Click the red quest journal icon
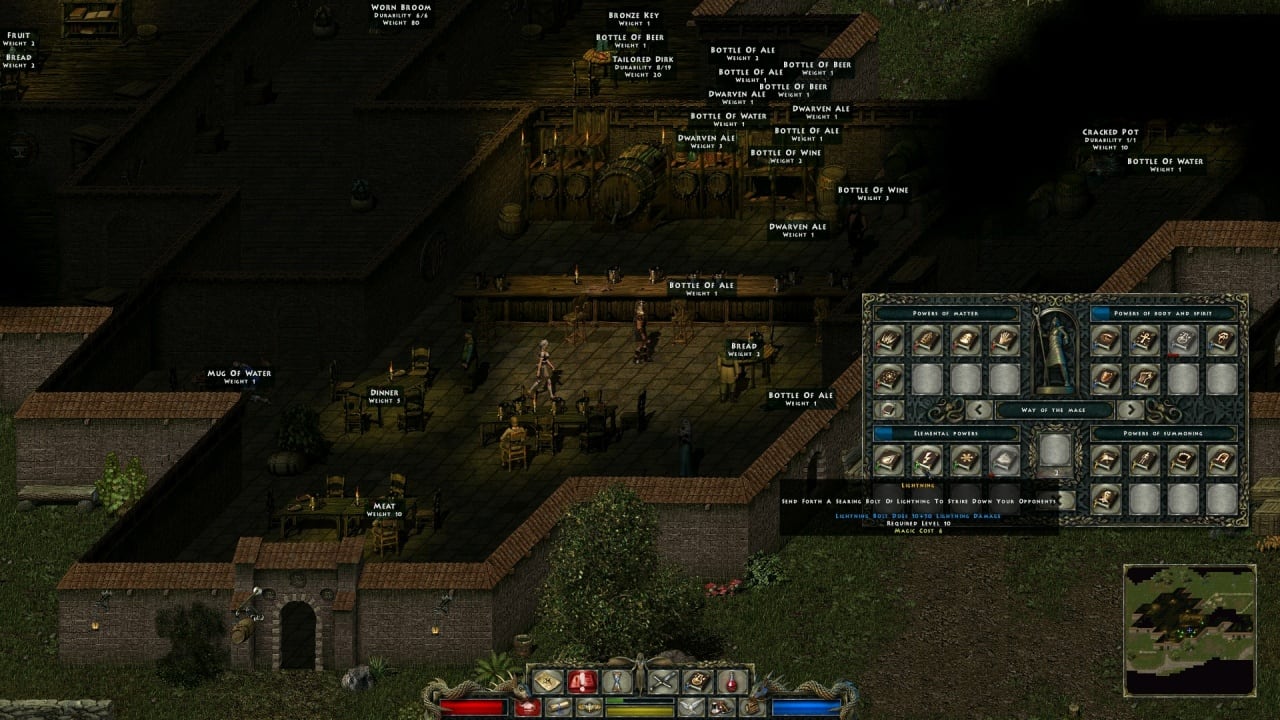The width and height of the screenshot is (1280, 720). coord(582,682)
